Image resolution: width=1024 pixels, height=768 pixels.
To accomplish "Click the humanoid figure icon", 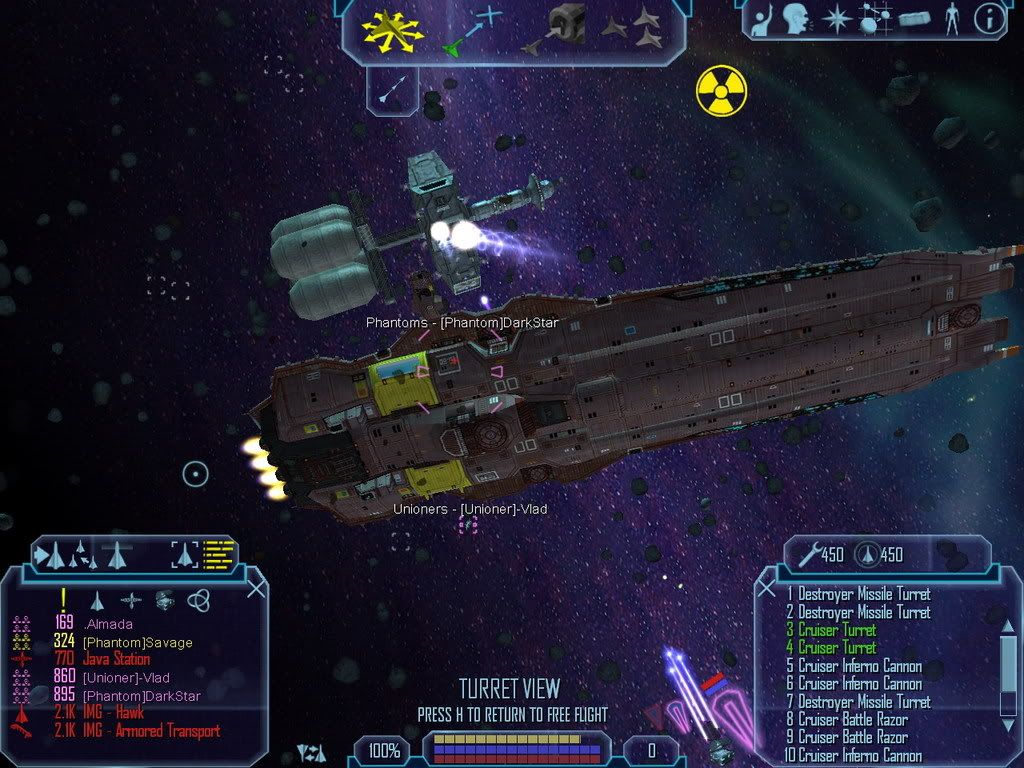I will tap(951, 20).
